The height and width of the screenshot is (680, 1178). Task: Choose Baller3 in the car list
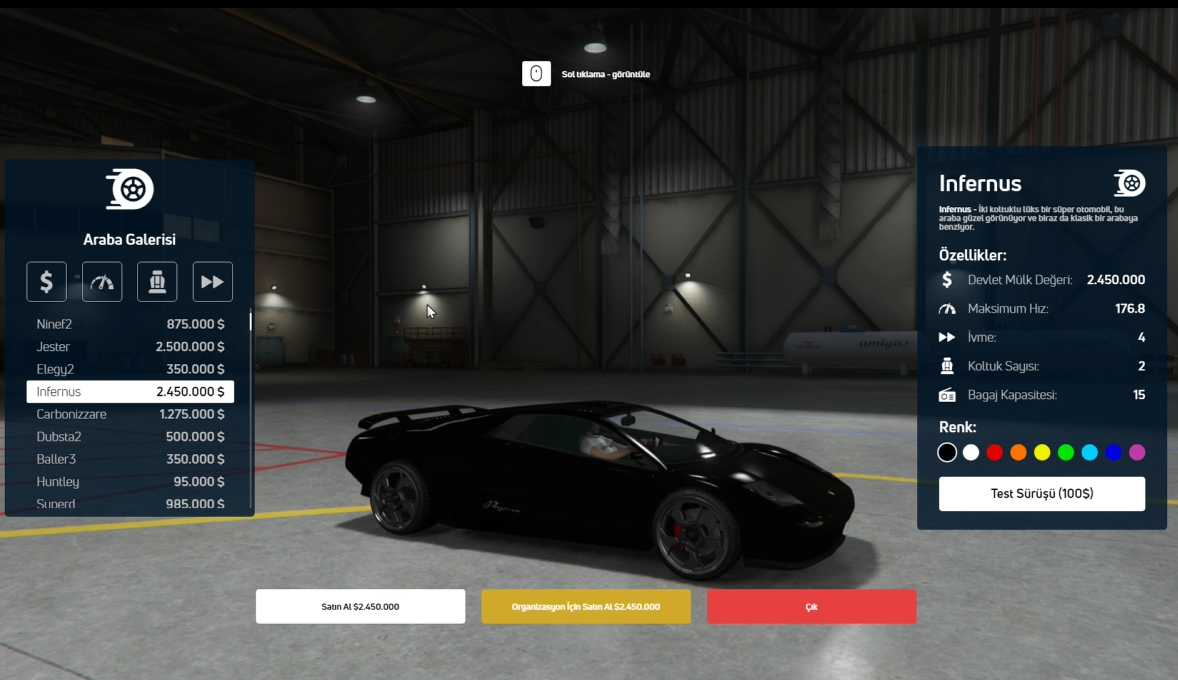coord(130,459)
